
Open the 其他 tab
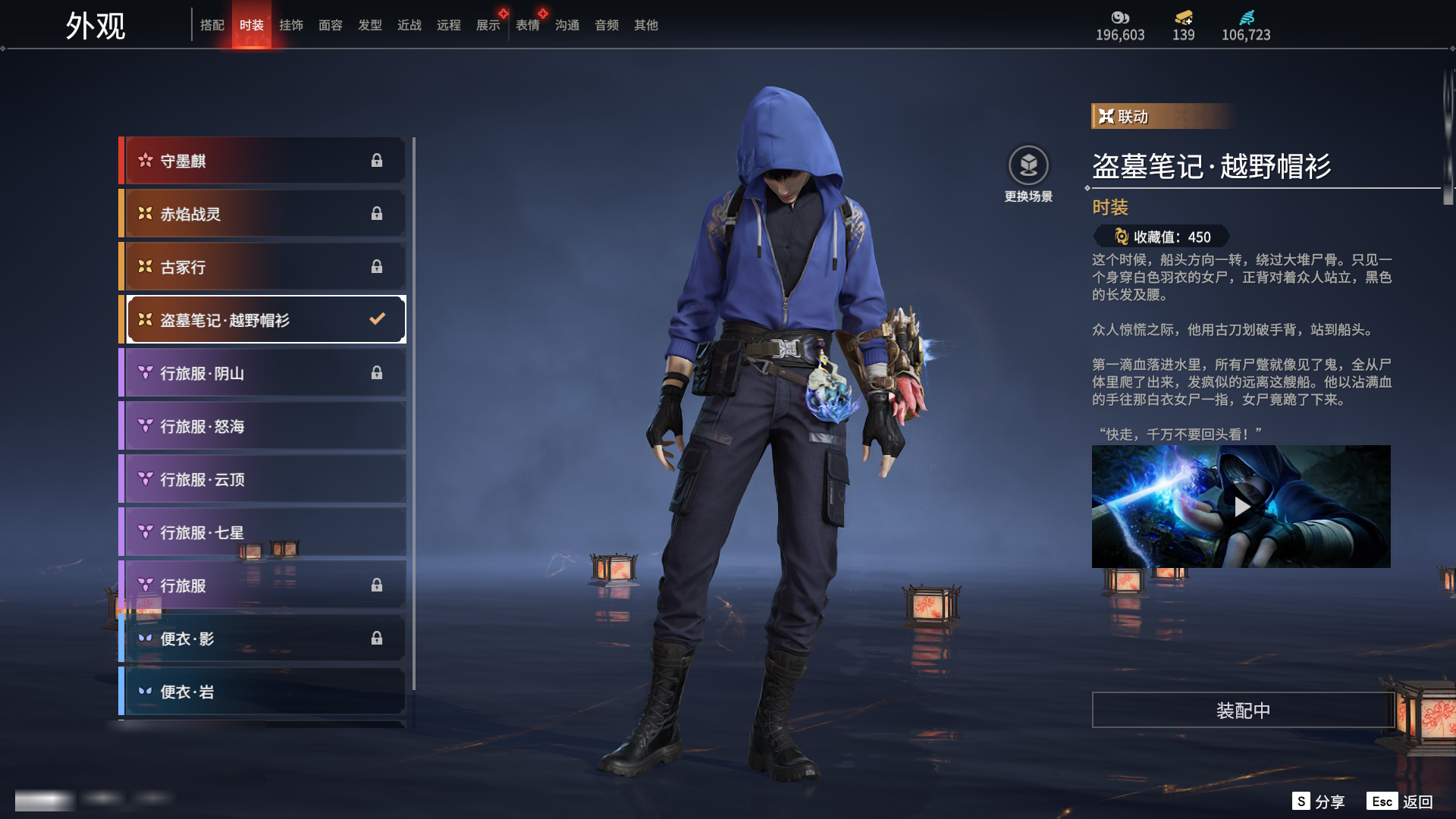pyautogui.click(x=646, y=25)
